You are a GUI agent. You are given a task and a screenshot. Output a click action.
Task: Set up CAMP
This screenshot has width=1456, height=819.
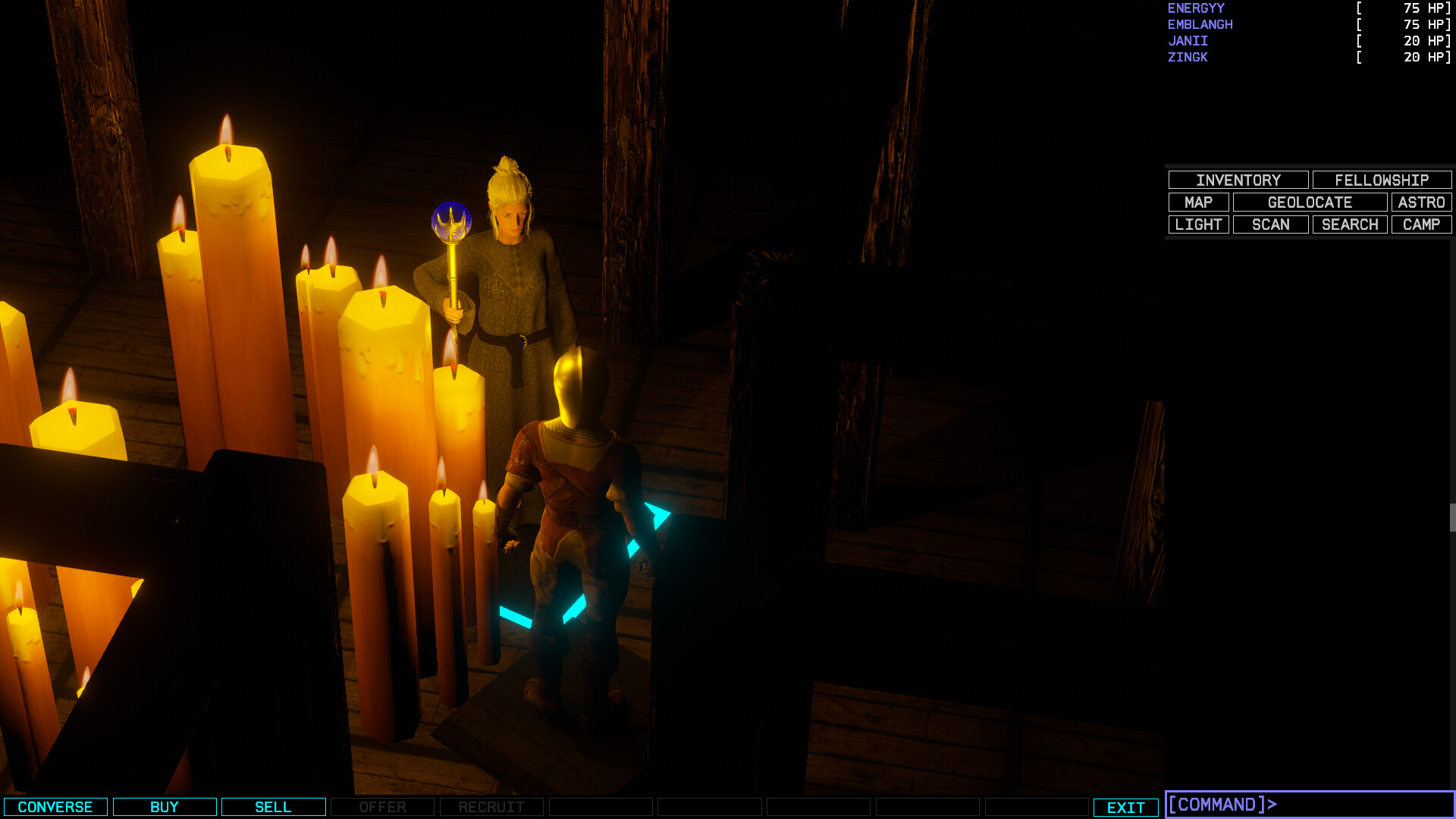[1421, 224]
